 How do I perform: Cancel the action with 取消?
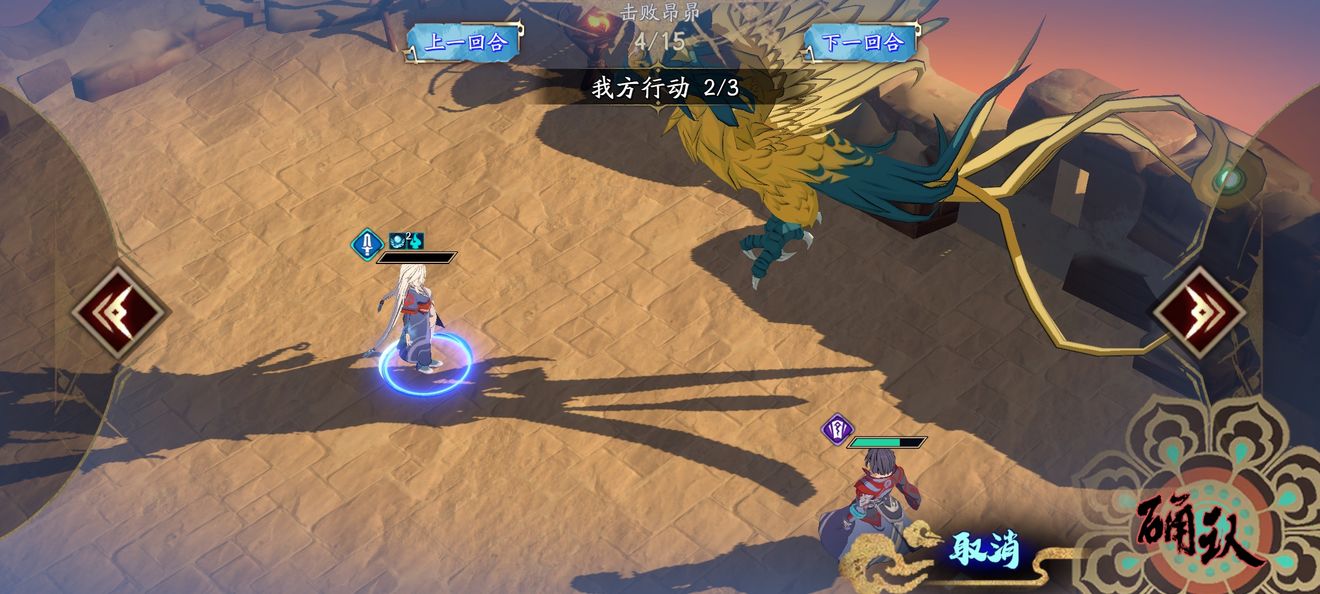pos(985,549)
